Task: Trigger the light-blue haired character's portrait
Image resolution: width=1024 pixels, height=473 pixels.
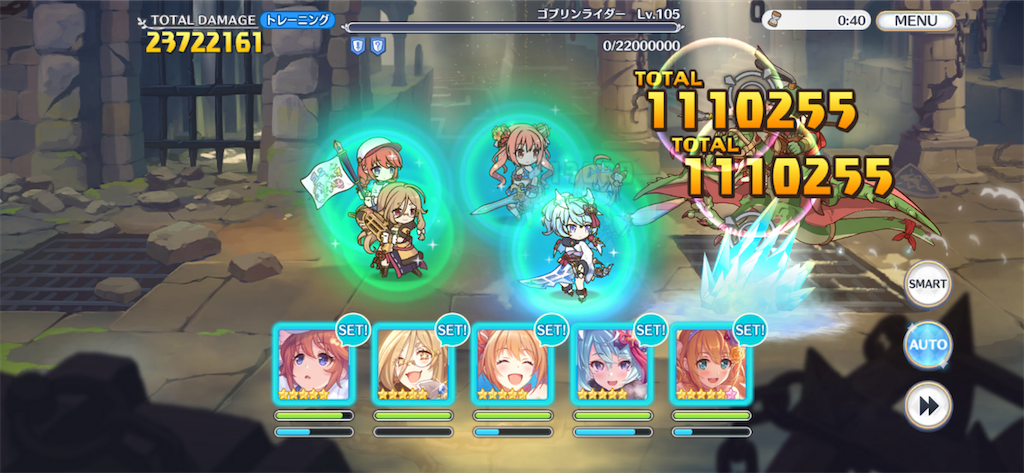Action: tap(611, 363)
